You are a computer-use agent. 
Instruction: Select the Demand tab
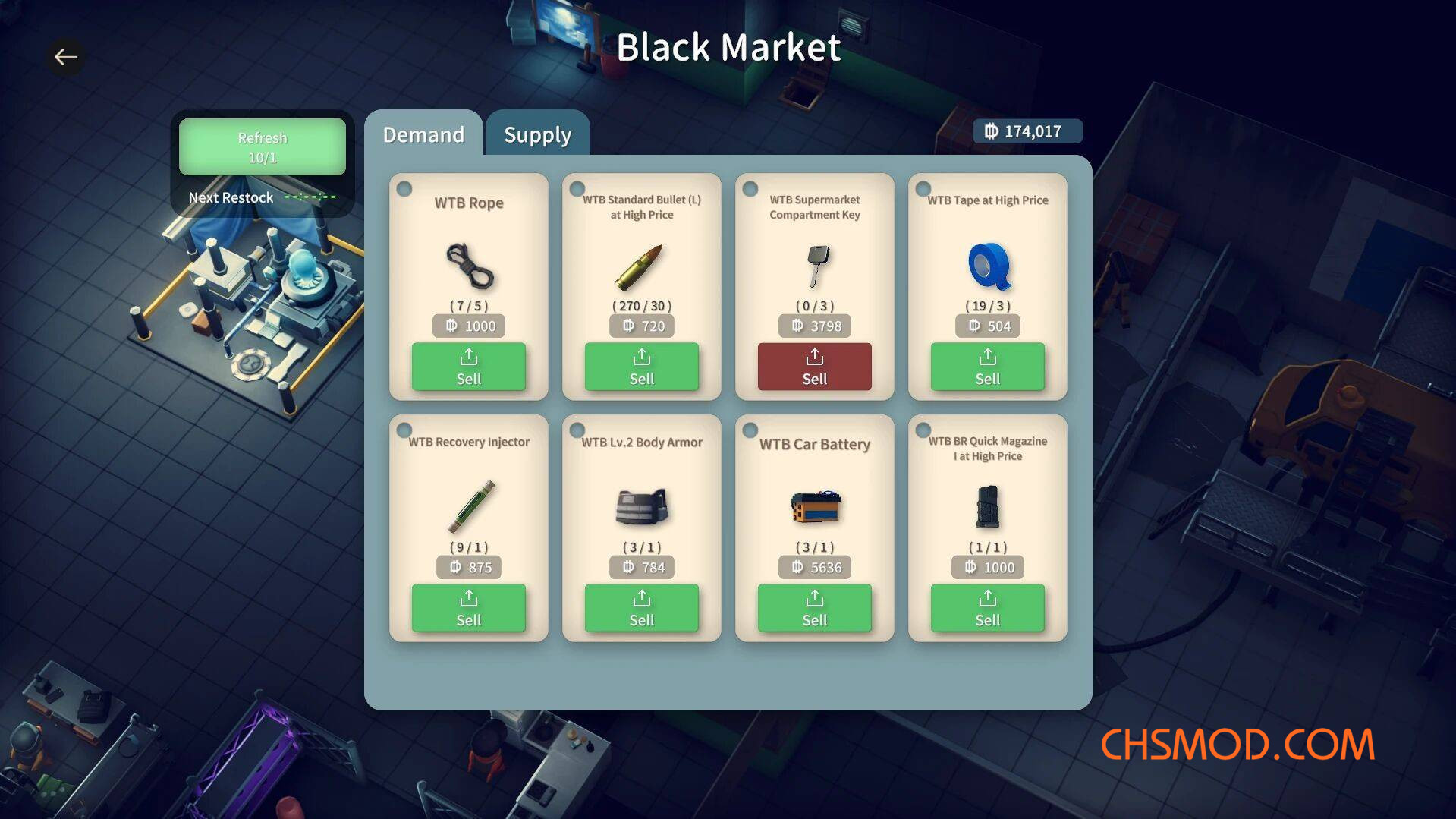[423, 134]
